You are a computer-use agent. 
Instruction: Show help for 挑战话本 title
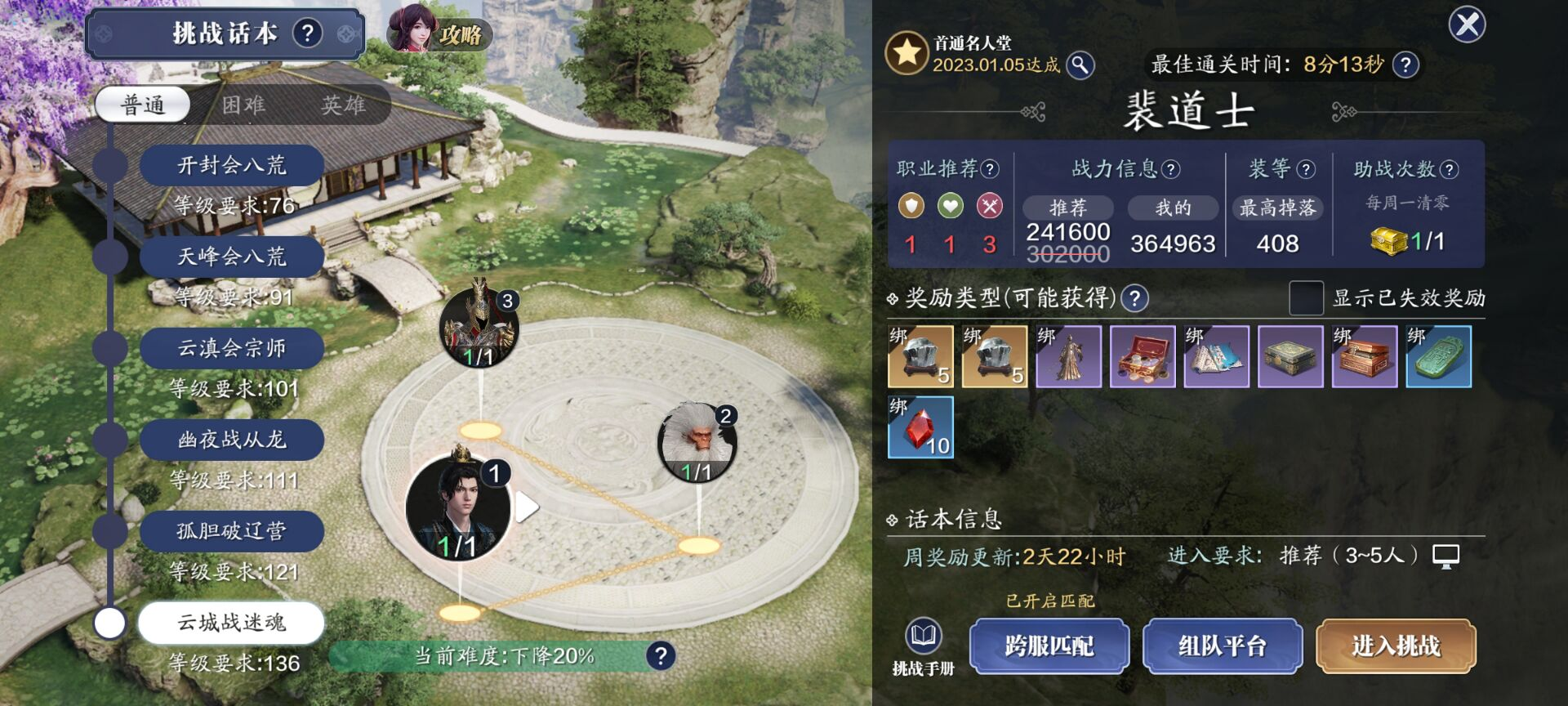pos(307,34)
